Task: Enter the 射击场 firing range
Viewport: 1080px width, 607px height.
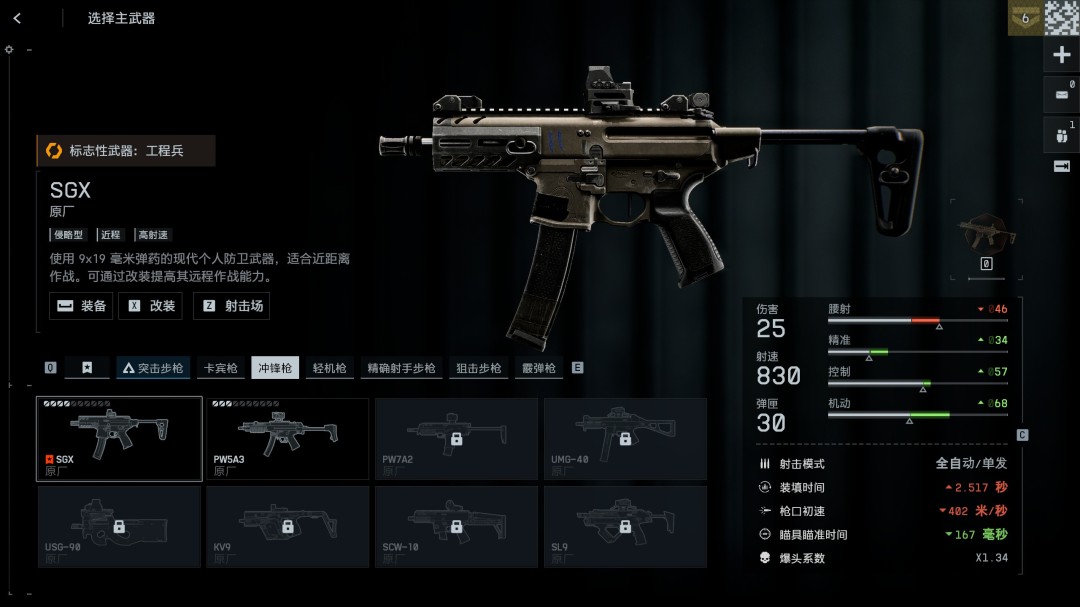Action: (x=232, y=306)
